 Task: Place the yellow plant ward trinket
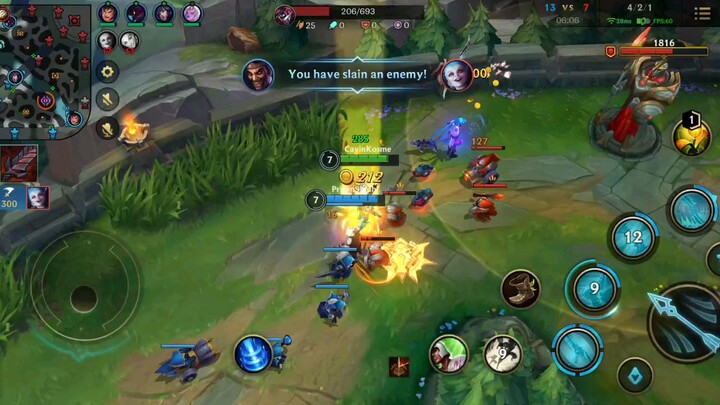(691, 136)
